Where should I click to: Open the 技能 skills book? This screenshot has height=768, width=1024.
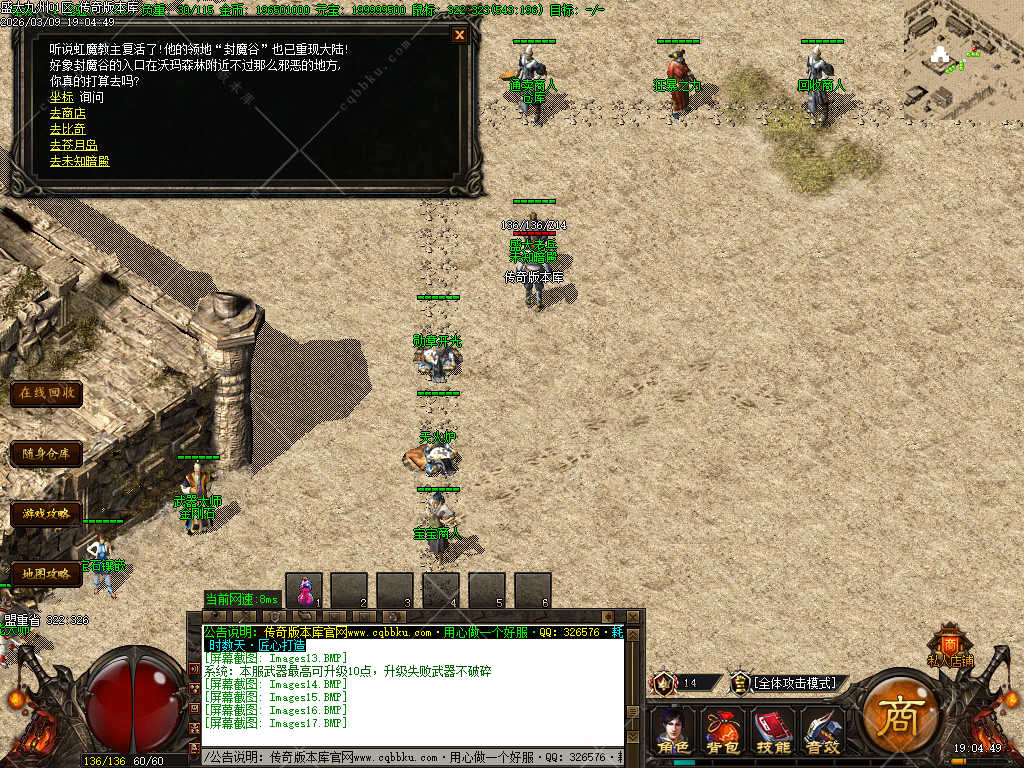point(772,731)
